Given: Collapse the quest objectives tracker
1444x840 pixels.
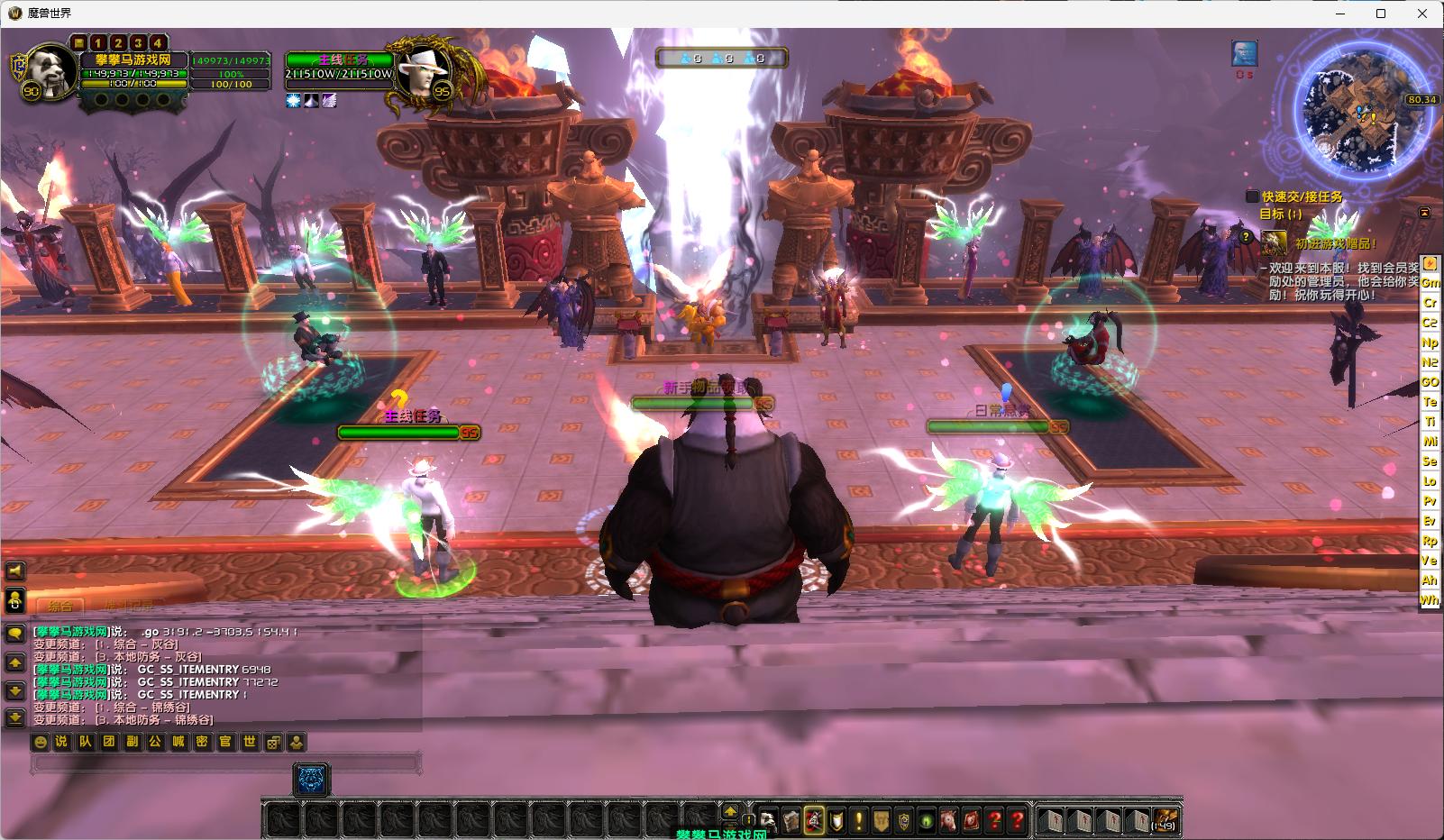Looking at the screenshot, I should (1424, 214).
